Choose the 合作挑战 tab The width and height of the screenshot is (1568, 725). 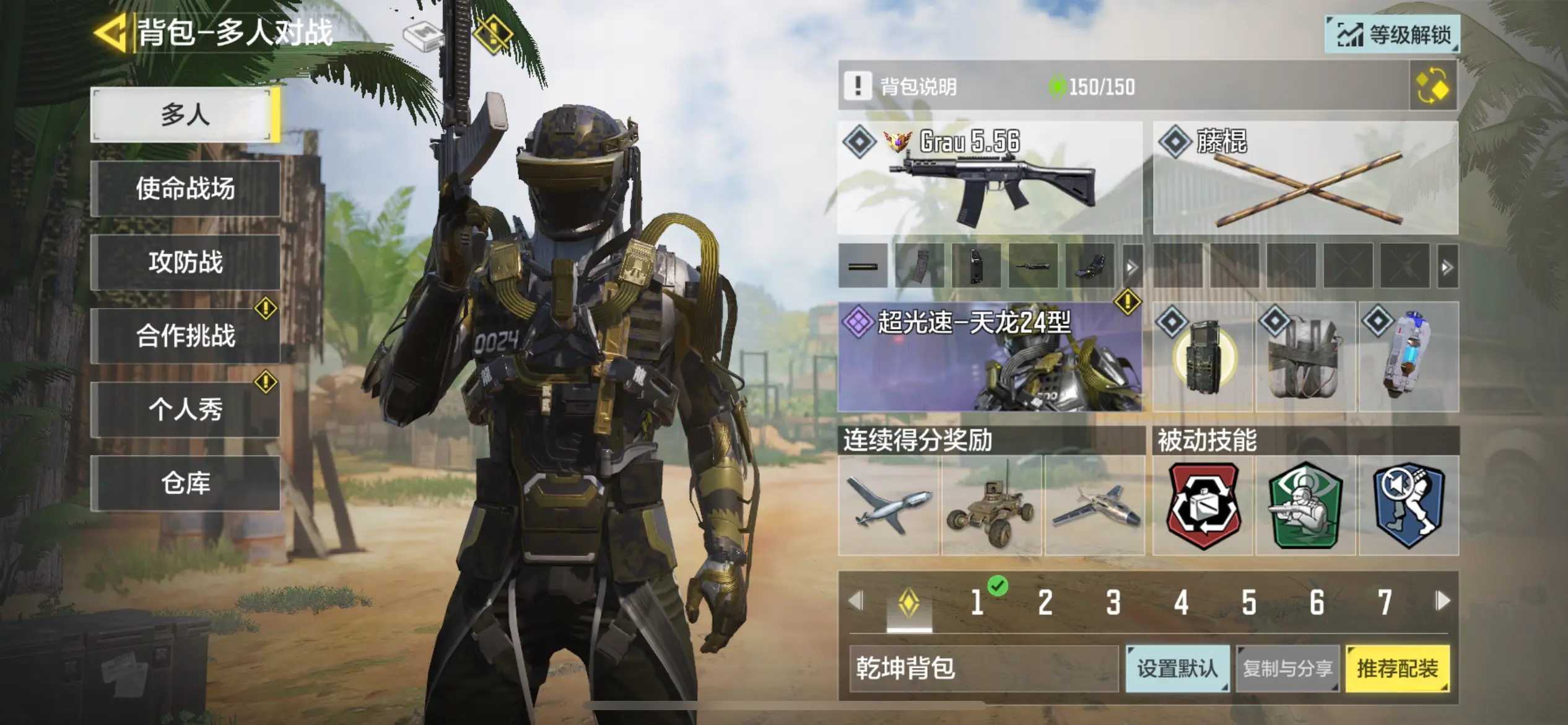point(185,336)
